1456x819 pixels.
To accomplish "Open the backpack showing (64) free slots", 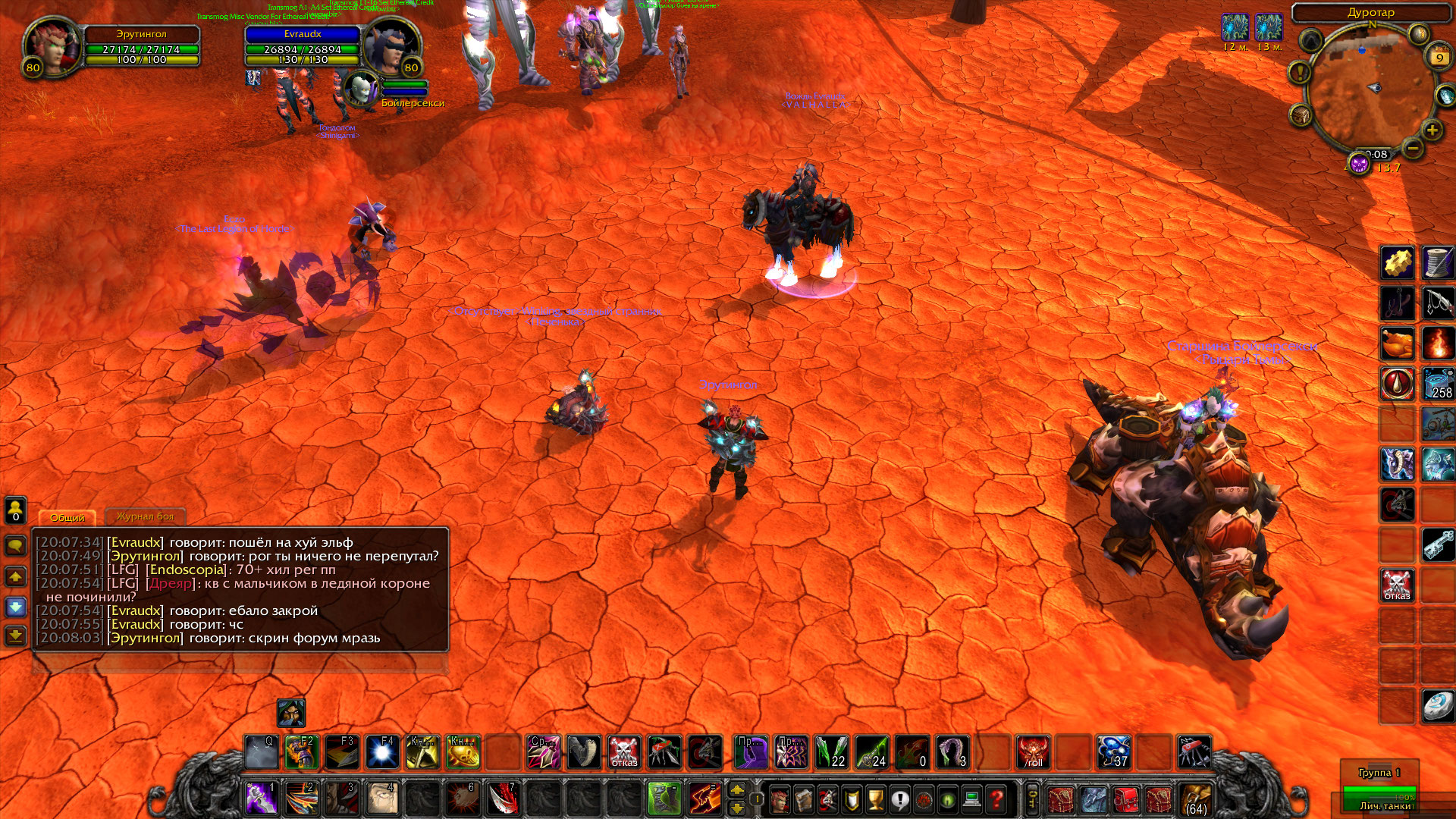I will click(x=1196, y=799).
